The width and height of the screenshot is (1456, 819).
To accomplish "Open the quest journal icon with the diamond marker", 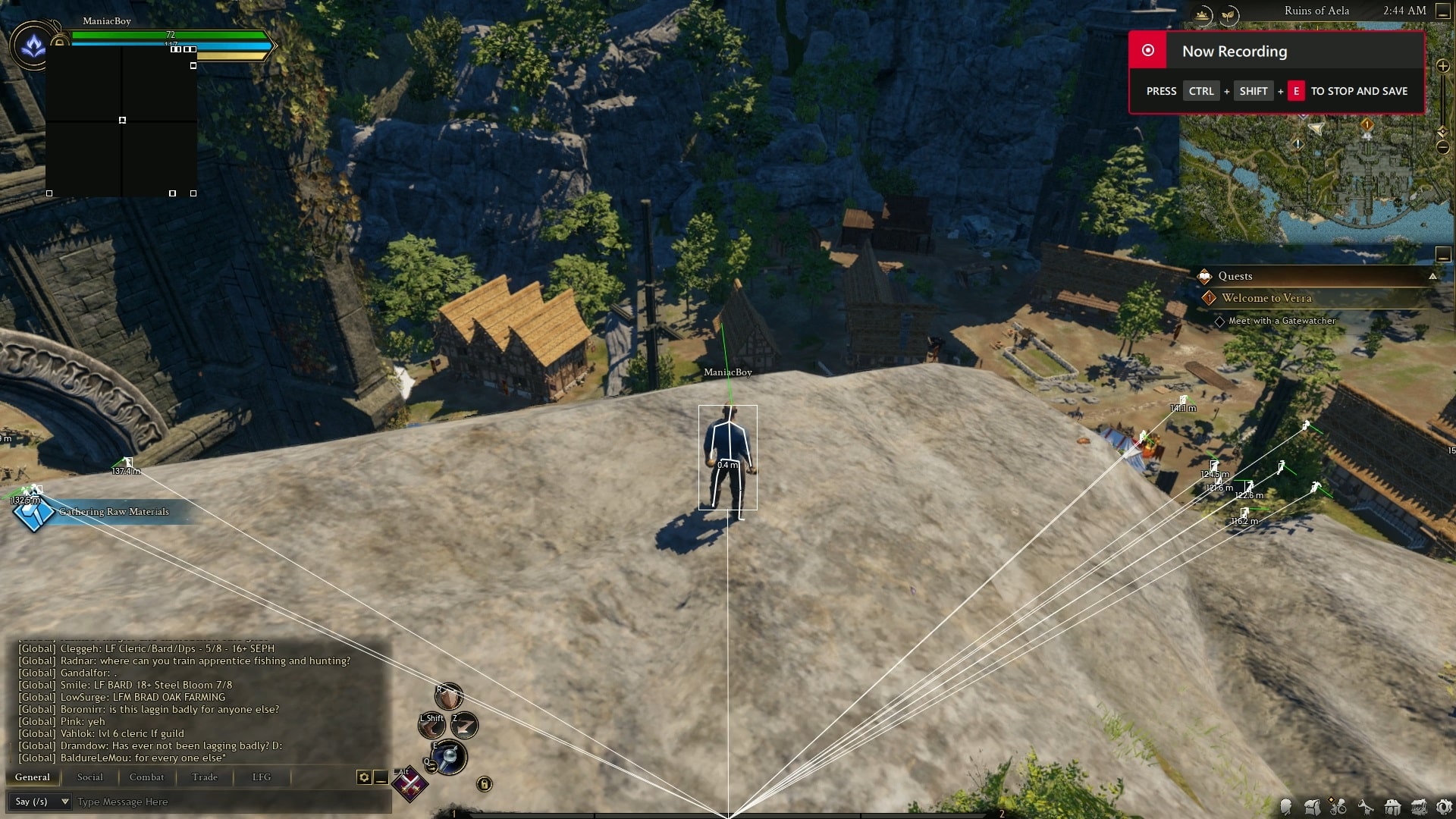I will tap(1338, 807).
